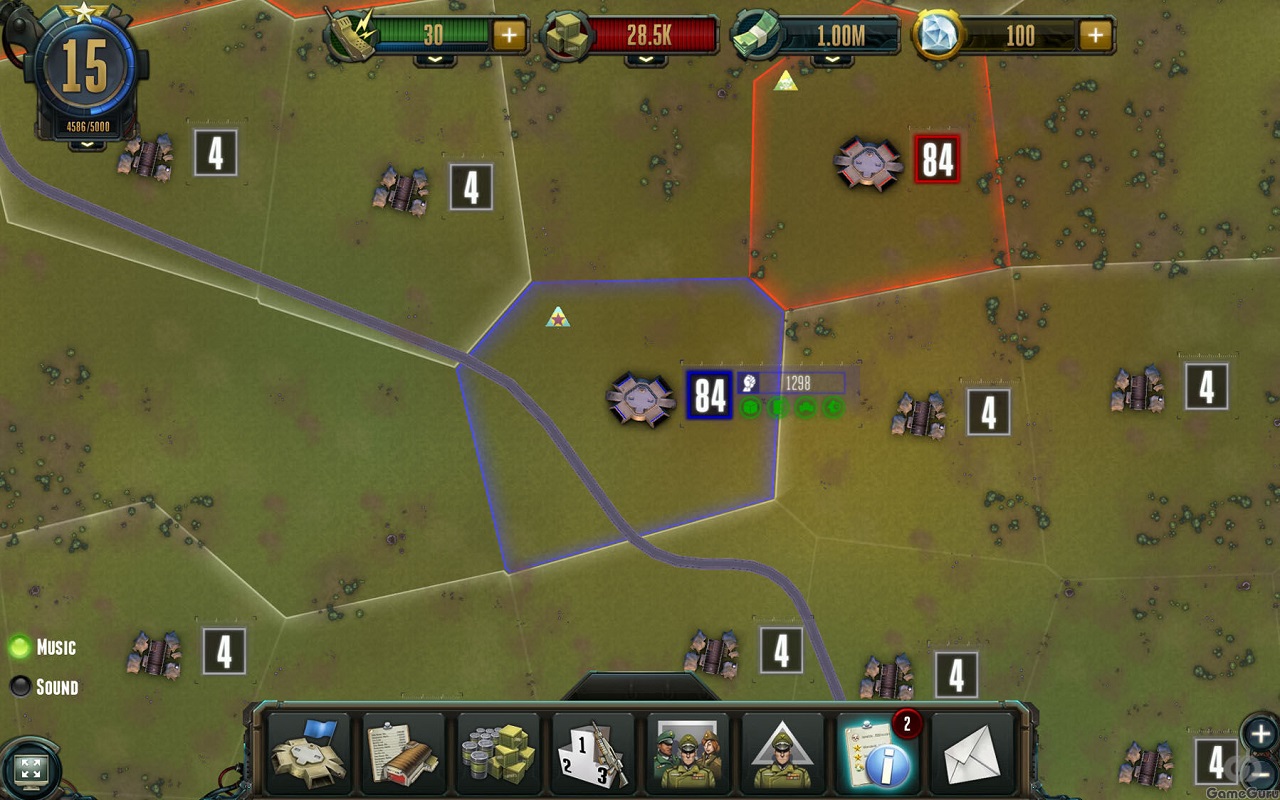Expand the level 15 badge dropdown arrow
Image resolution: width=1280 pixels, height=800 pixels.
tap(87, 144)
